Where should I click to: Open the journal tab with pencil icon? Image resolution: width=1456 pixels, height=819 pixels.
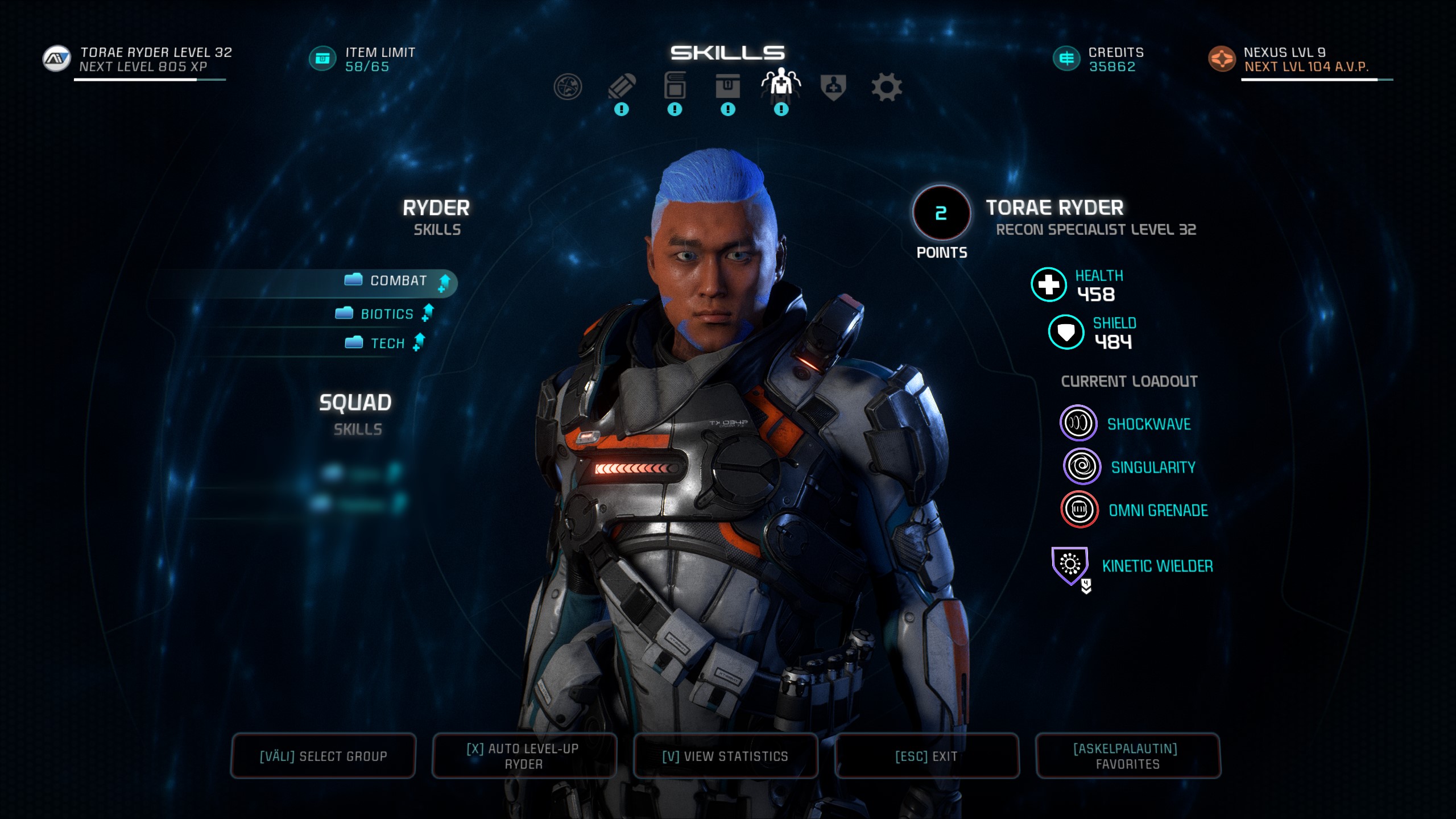pos(622,87)
